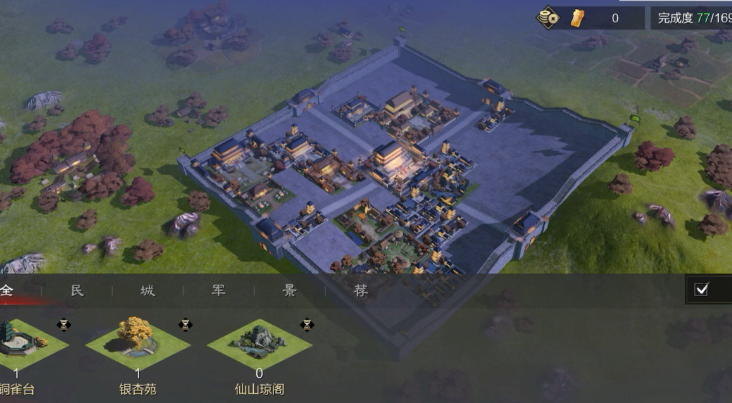
Task: Click the small badge above 银杏苑 tile
Action: pyautogui.click(x=185, y=324)
